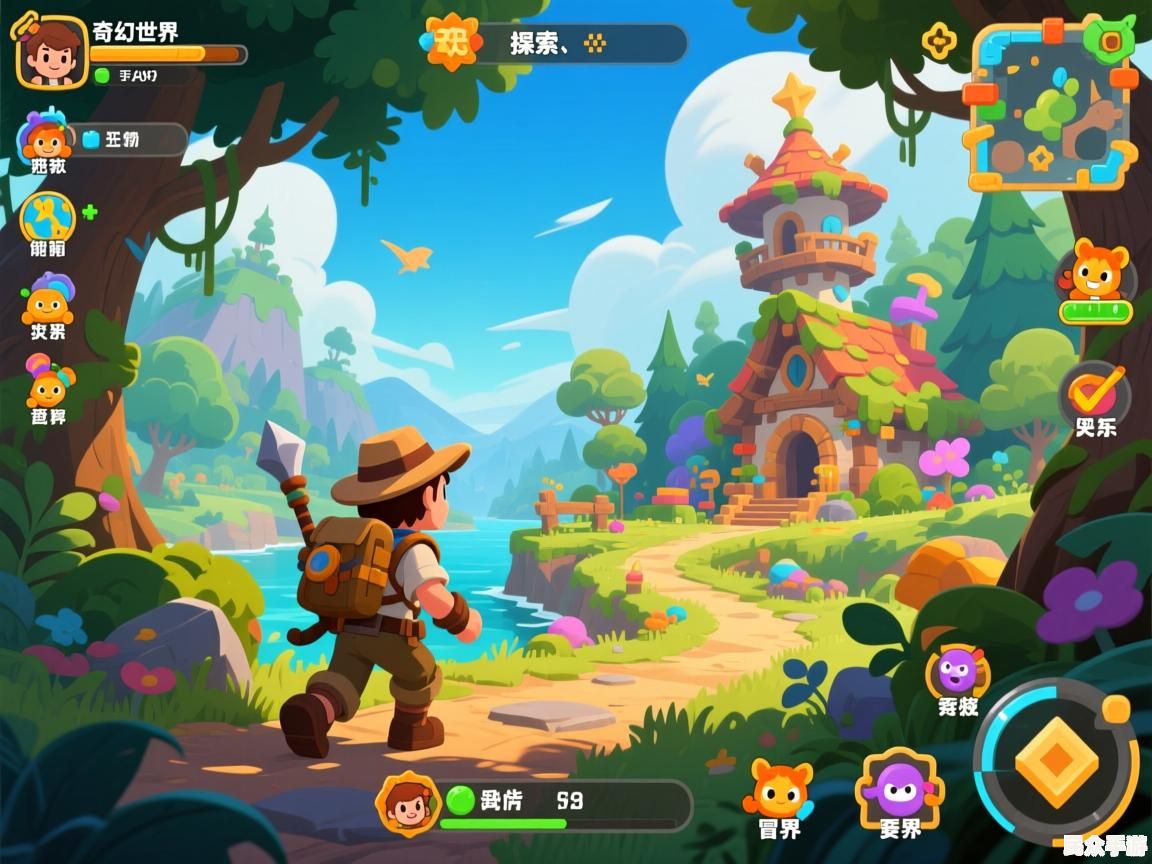
Task: Click the orange monkey icon in left sidebar
Action: coord(44,138)
